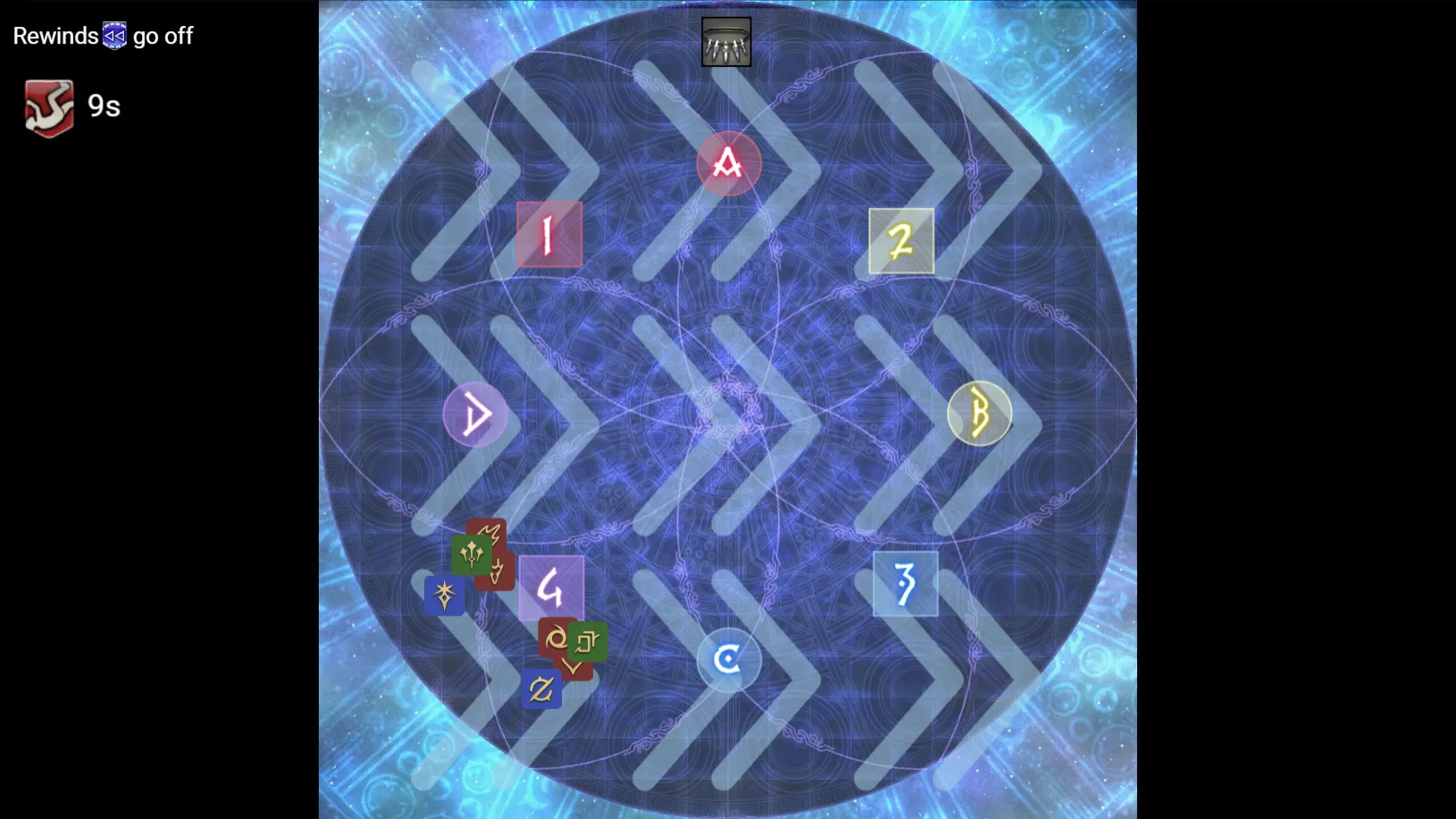Click the blue number 3 waymark square
The width and height of the screenshot is (1456, 819).
[904, 585]
